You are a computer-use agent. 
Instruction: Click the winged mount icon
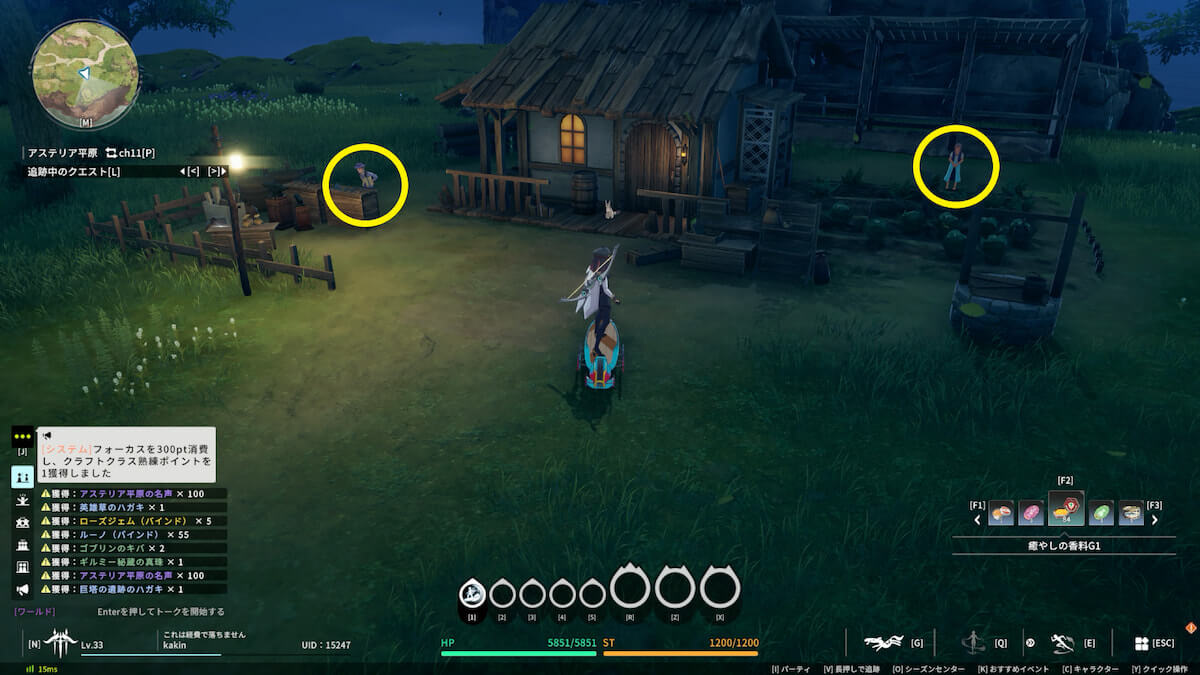click(884, 643)
